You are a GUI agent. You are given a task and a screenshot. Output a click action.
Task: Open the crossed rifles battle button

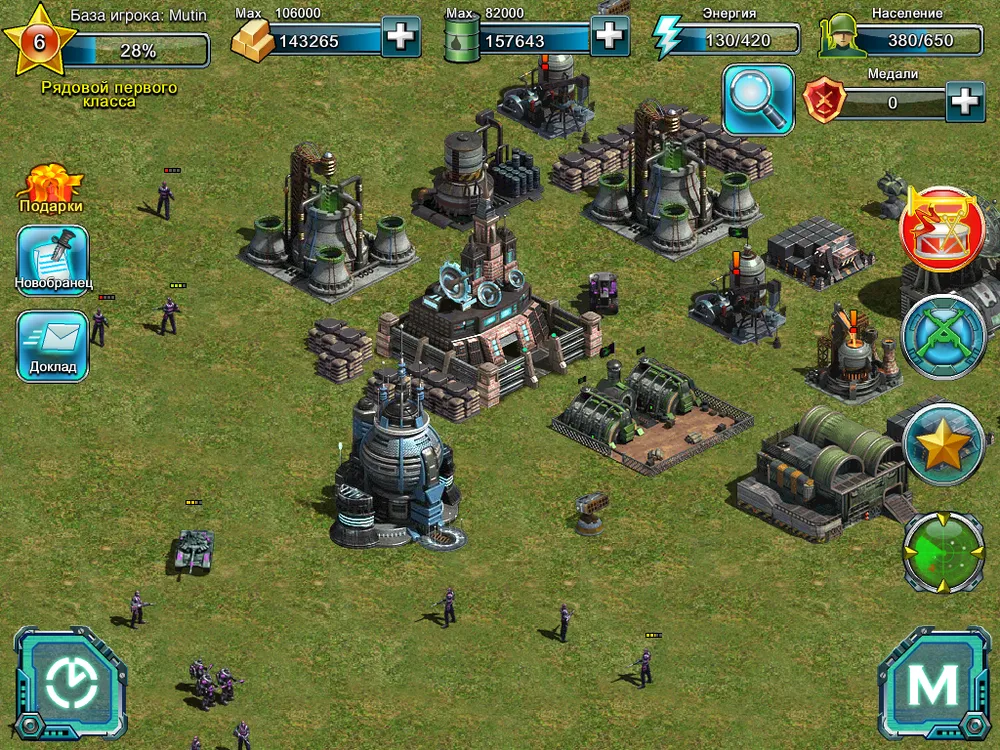(943, 335)
